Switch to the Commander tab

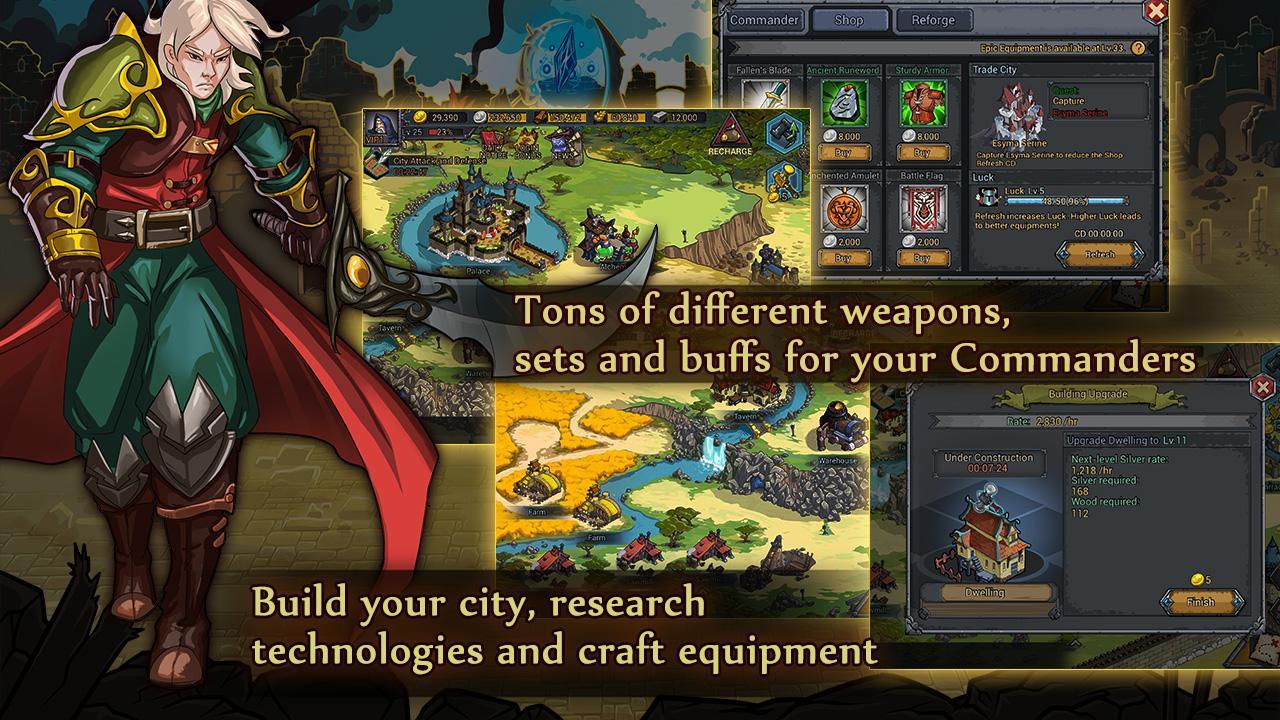point(765,20)
